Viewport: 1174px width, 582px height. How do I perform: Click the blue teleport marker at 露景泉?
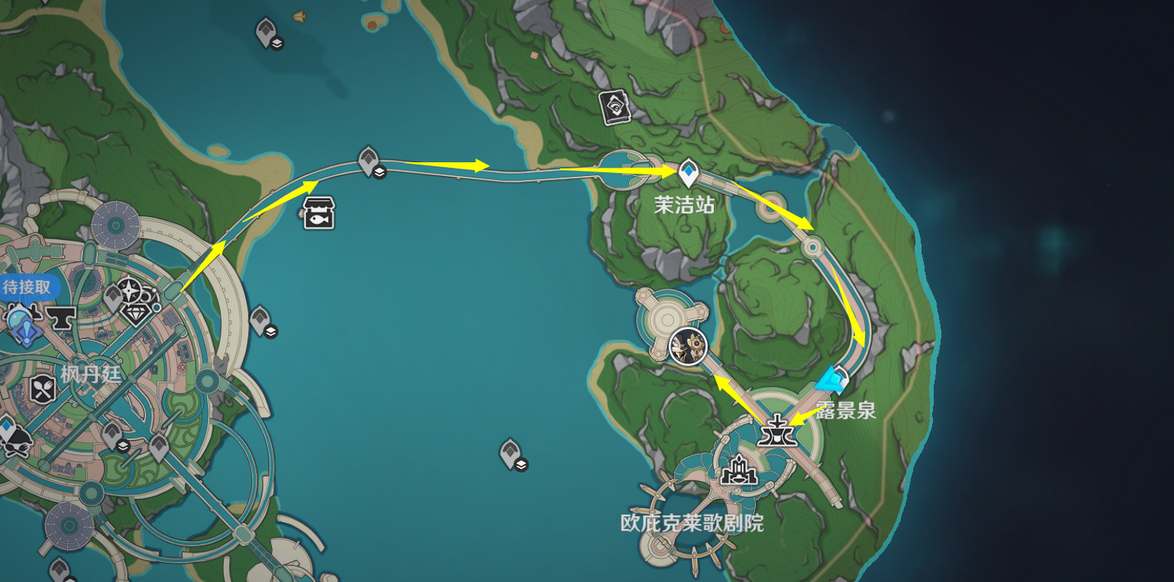pos(829,379)
